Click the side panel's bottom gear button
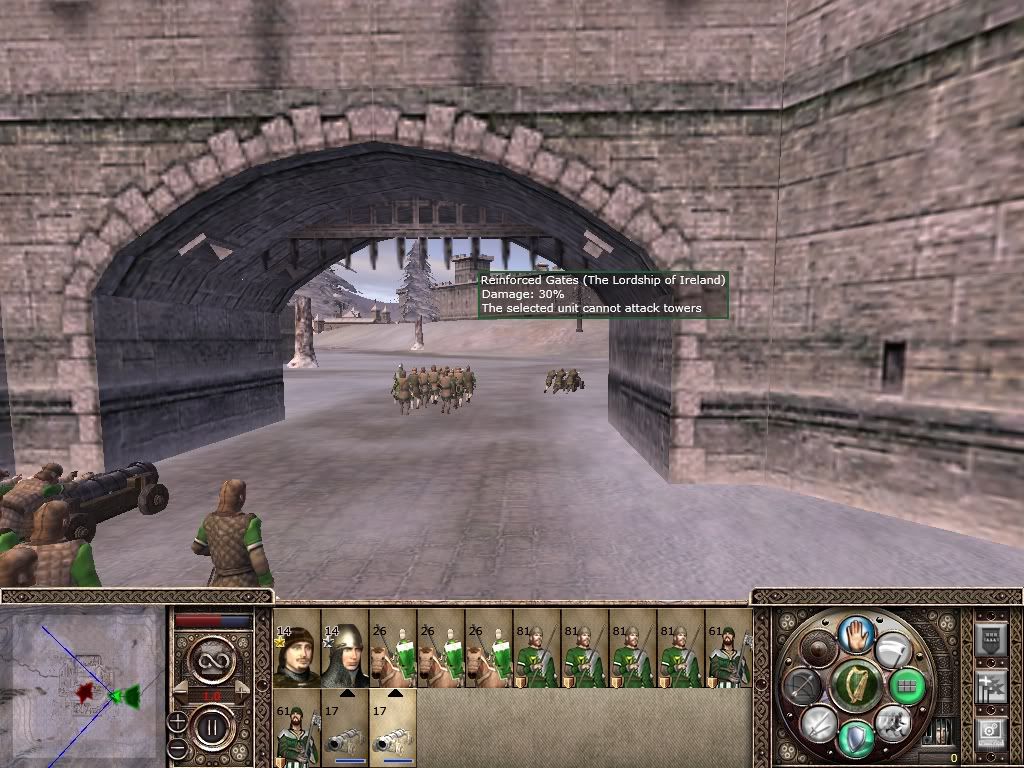The width and height of the screenshot is (1024, 768). (x=991, y=733)
